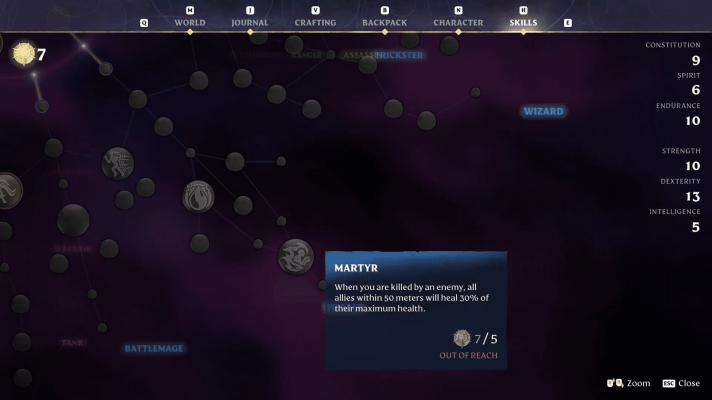The image size is (712, 400).
Task: Go to the Crafting tab
Action: coord(315,22)
